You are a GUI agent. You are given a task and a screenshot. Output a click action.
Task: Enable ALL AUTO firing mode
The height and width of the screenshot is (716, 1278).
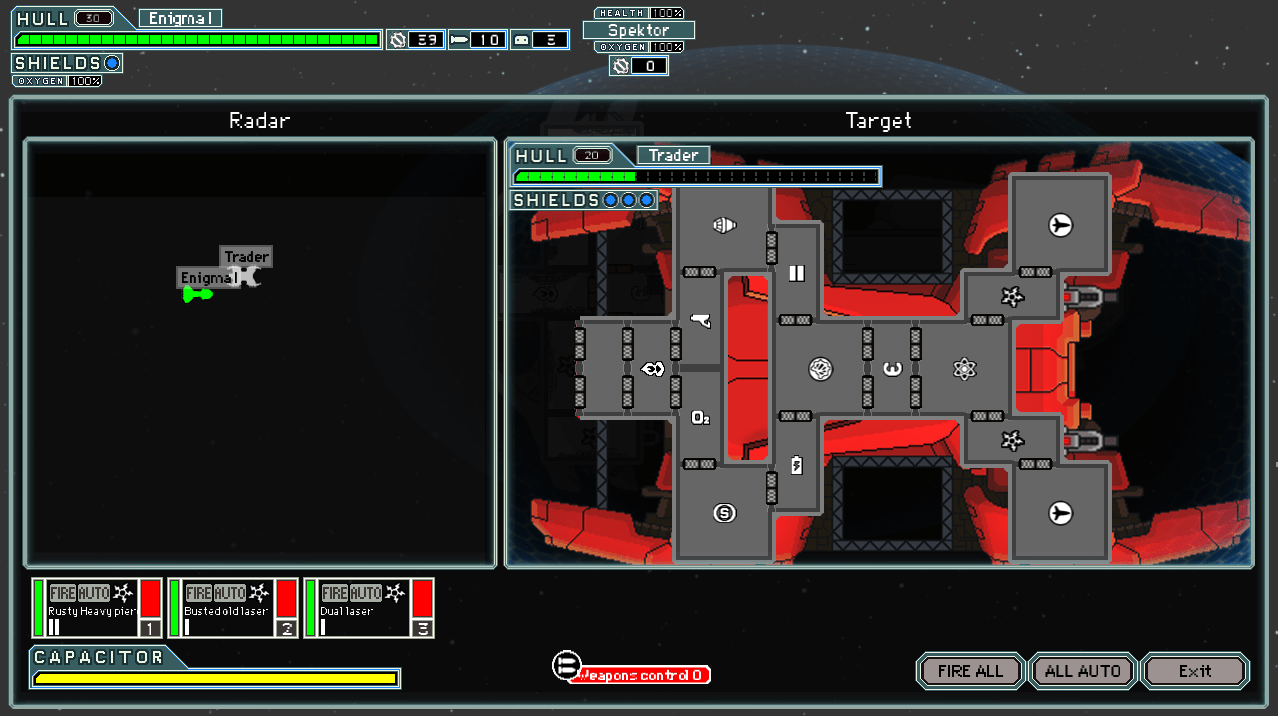(1082, 671)
